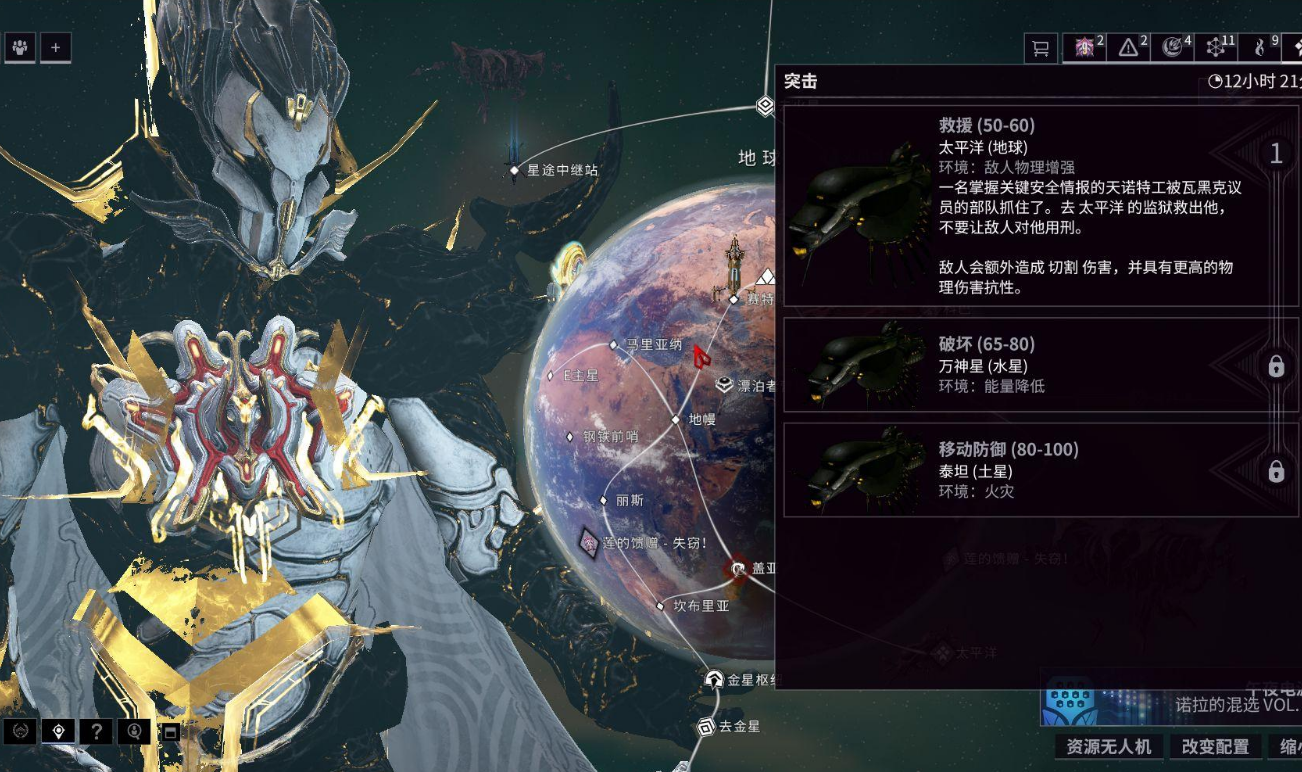
Task: Click the 缩小 button at bottom-right
Action: click(x=1286, y=747)
